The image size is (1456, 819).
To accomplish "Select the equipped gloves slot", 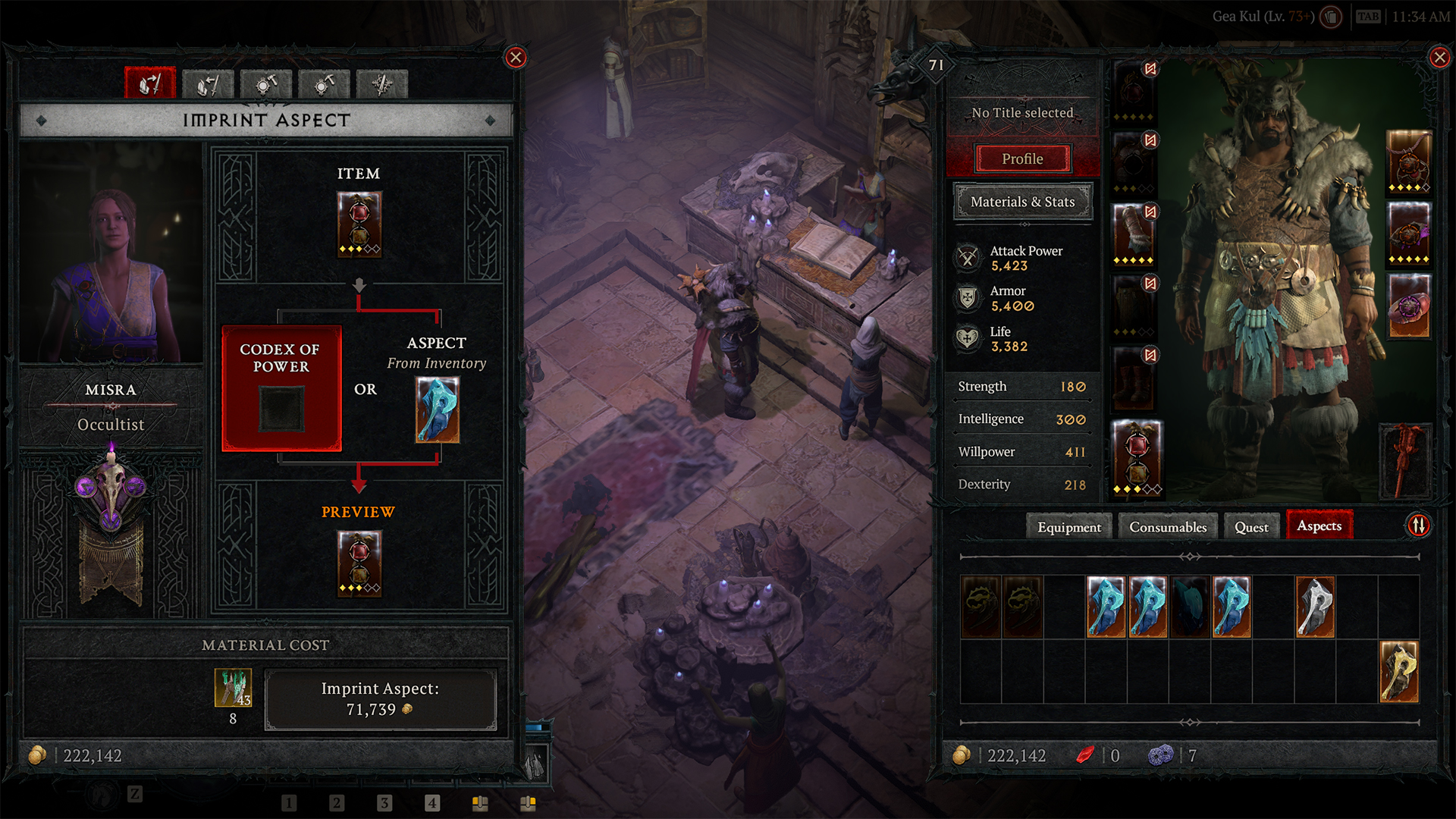I will (1134, 234).
